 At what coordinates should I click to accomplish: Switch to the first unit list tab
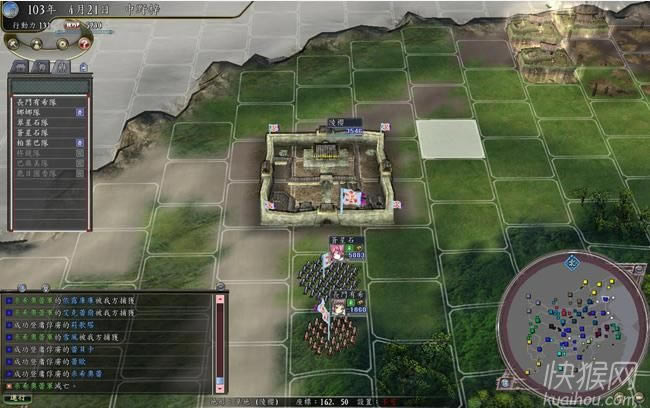(20, 66)
